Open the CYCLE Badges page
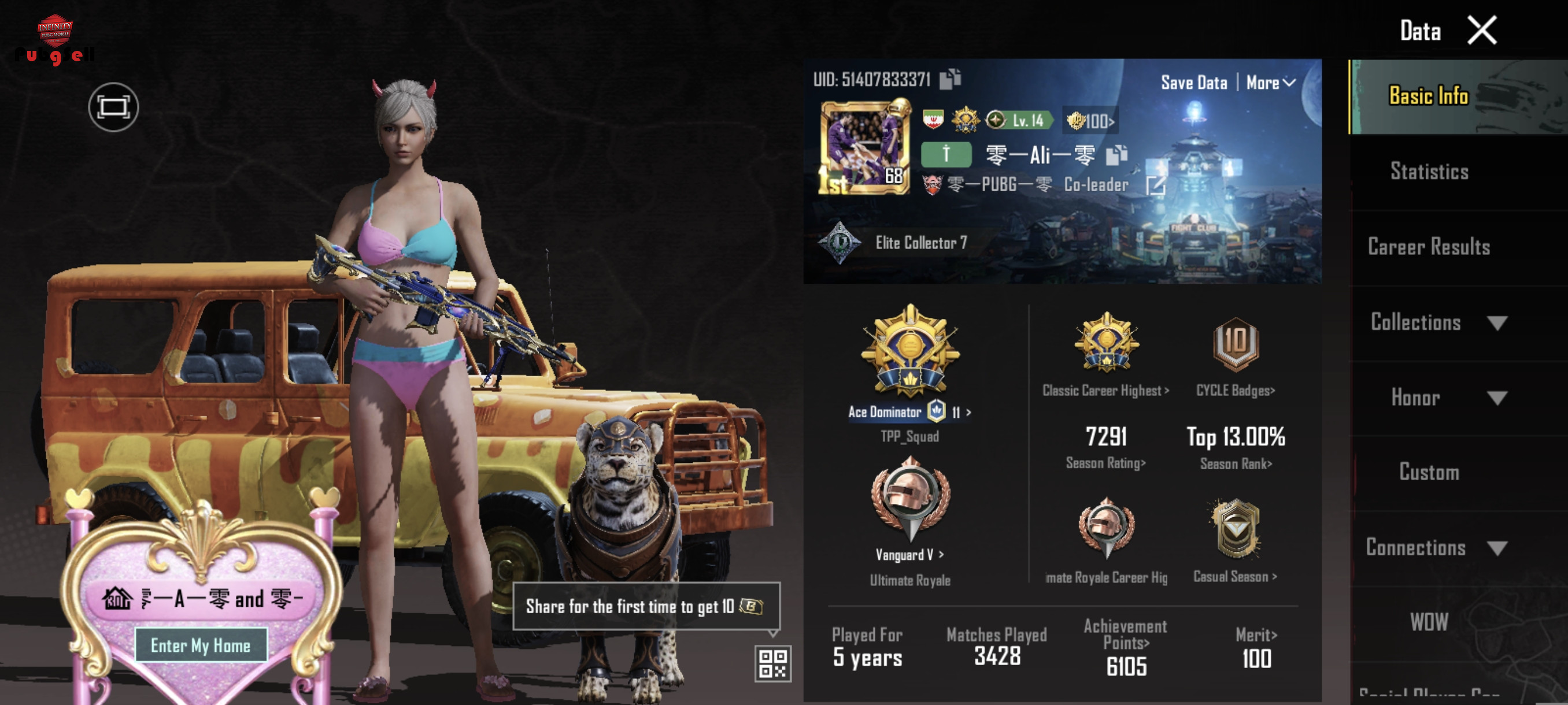This screenshot has width=1568, height=705. tap(1235, 390)
